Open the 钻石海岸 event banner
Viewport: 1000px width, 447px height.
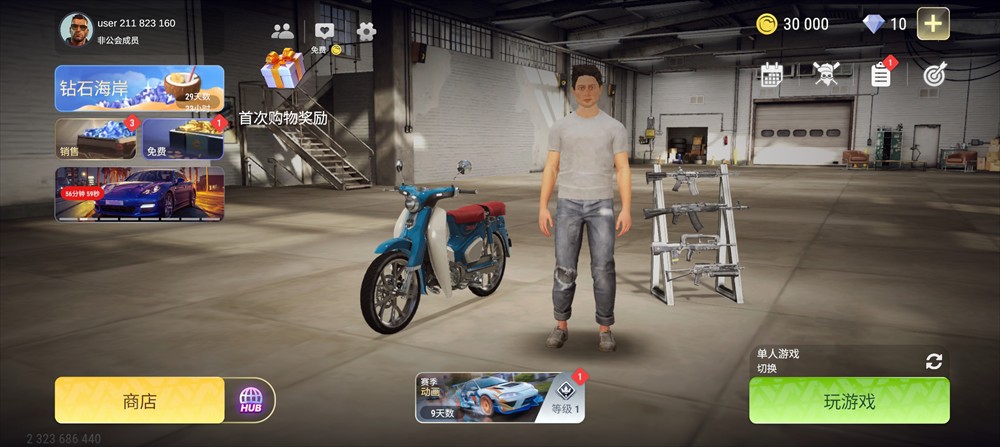pyautogui.click(x=139, y=88)
